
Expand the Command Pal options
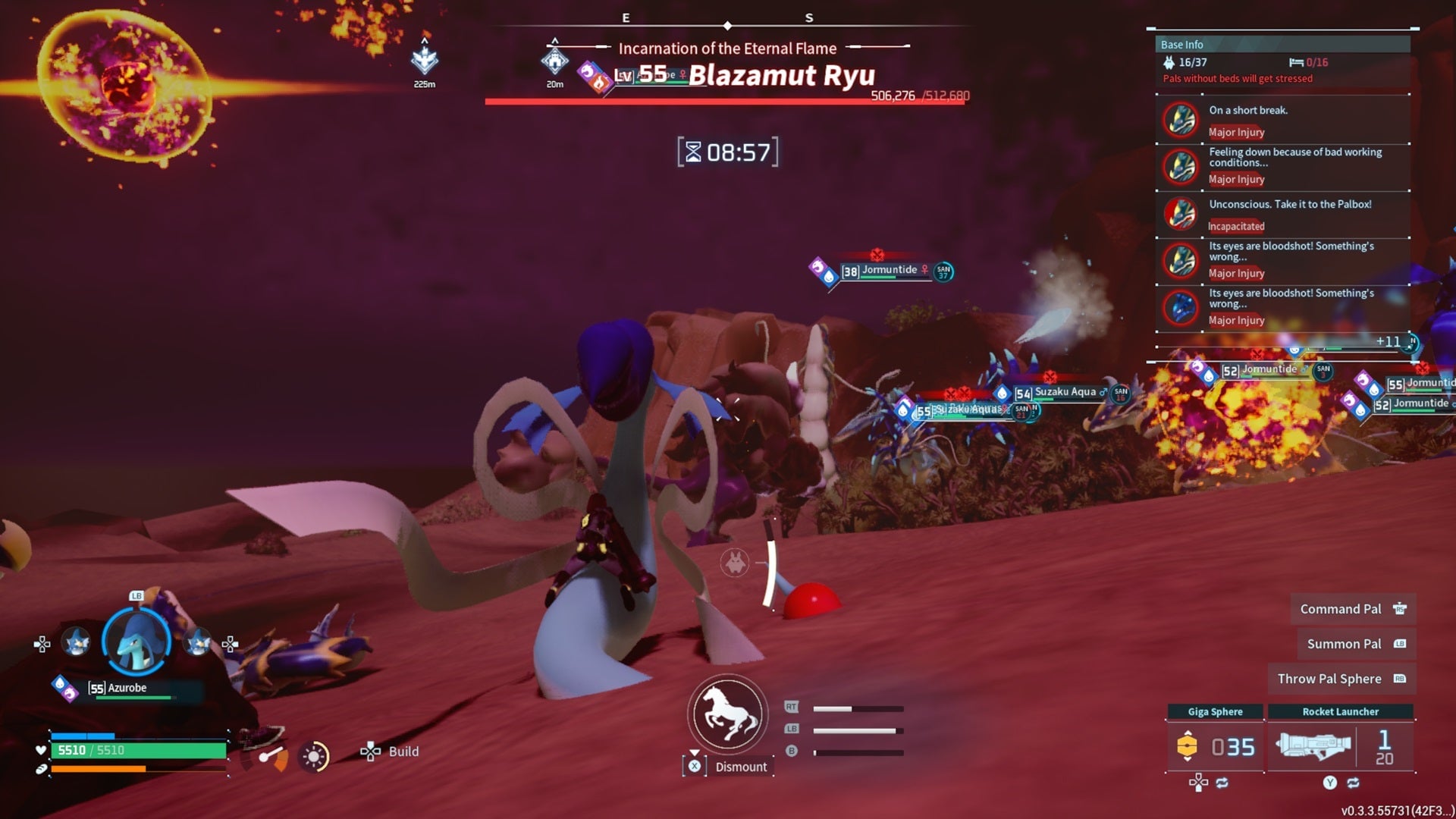tap(1352, 609)
